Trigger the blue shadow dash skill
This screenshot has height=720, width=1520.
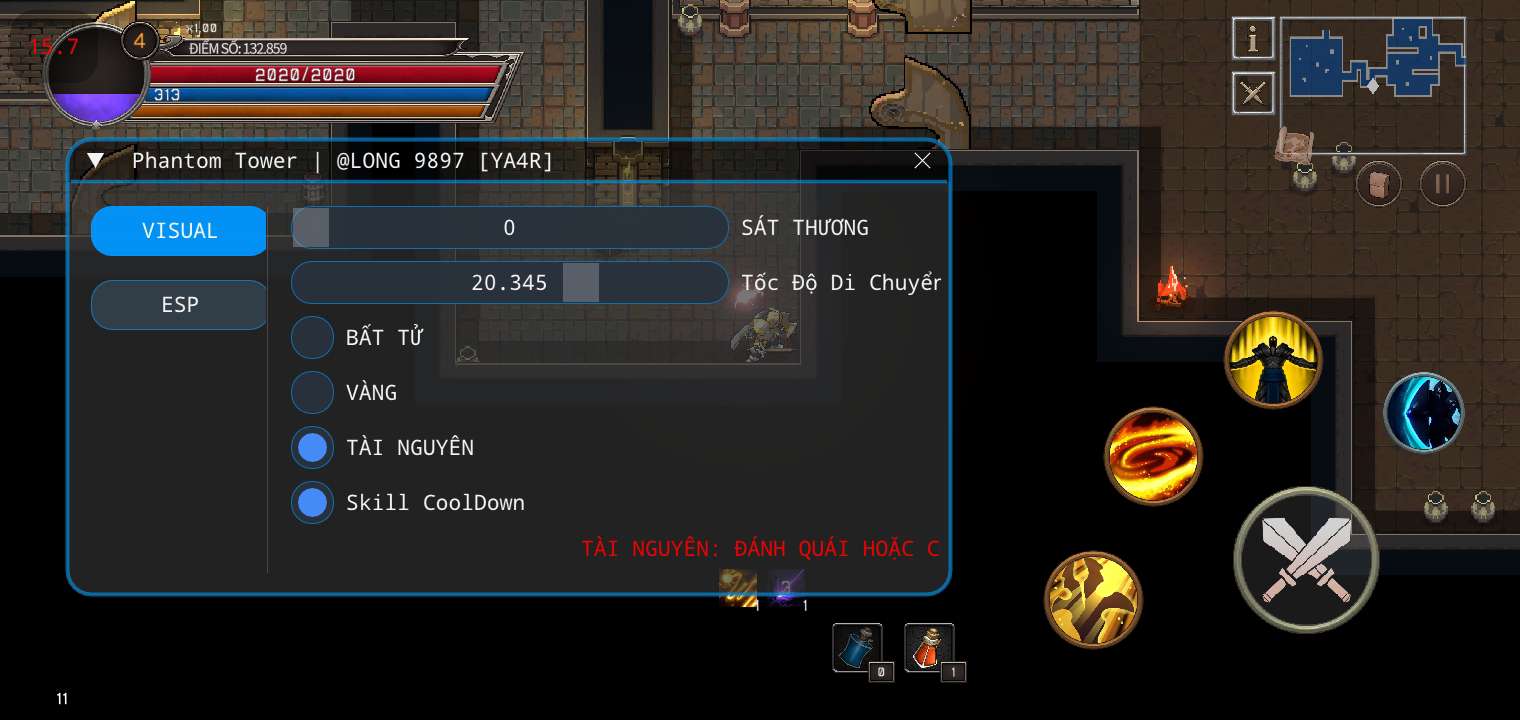click(x=1423, y=411)
